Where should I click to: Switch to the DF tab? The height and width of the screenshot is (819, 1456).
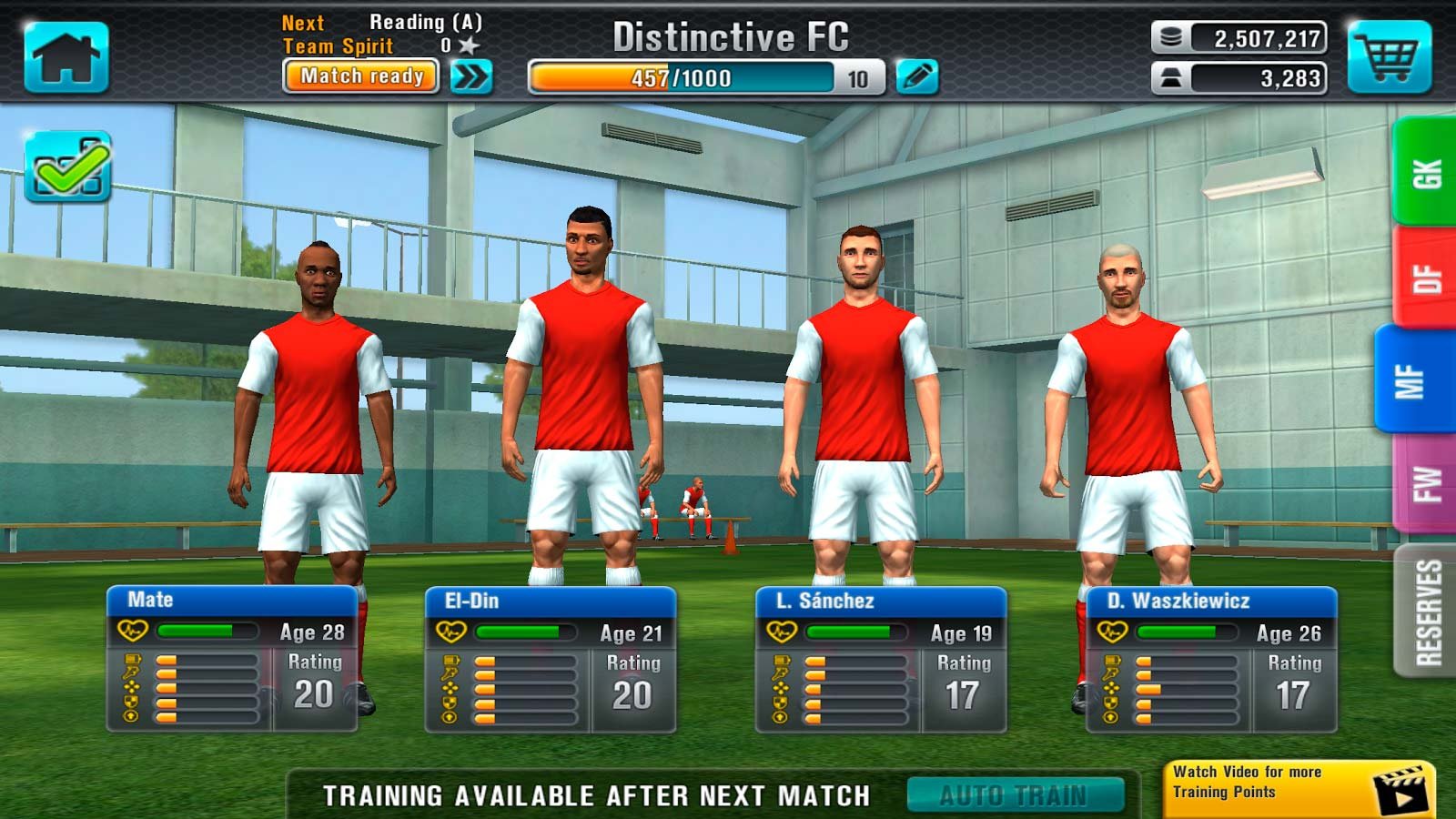(1425, 278)
